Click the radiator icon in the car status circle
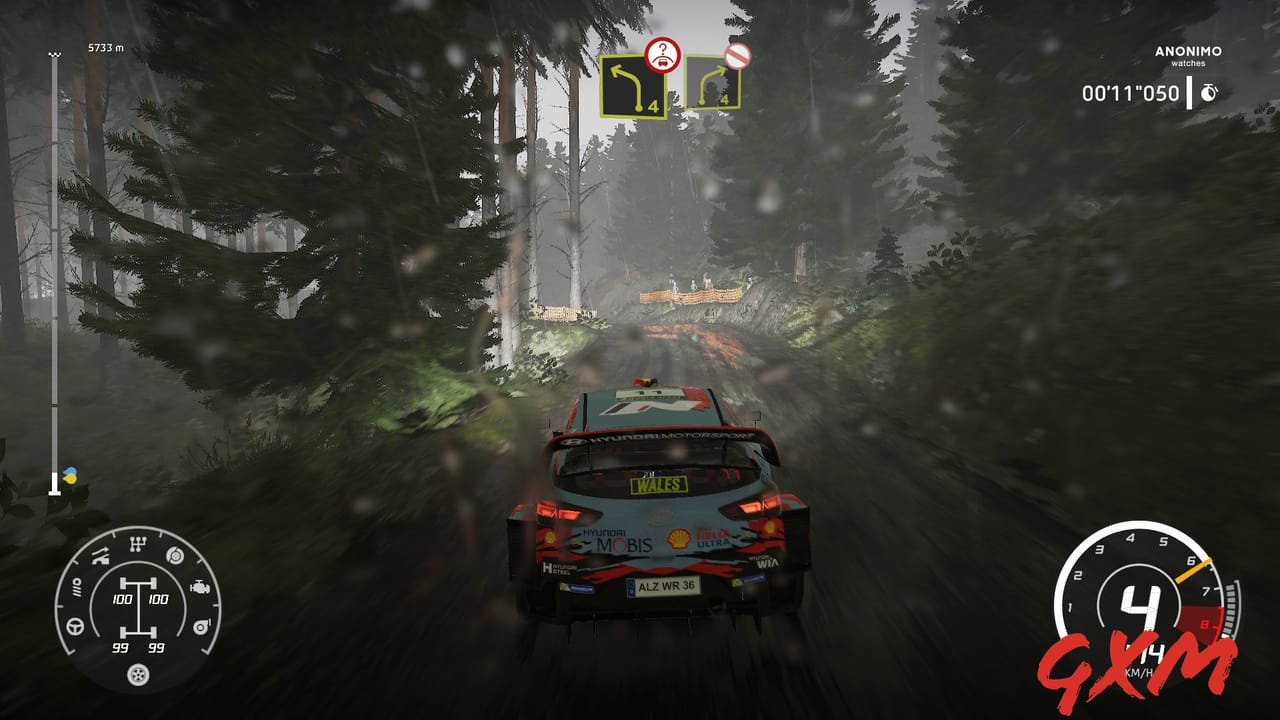The height and width of the screenshot is (720, 1280). [77, 588]
